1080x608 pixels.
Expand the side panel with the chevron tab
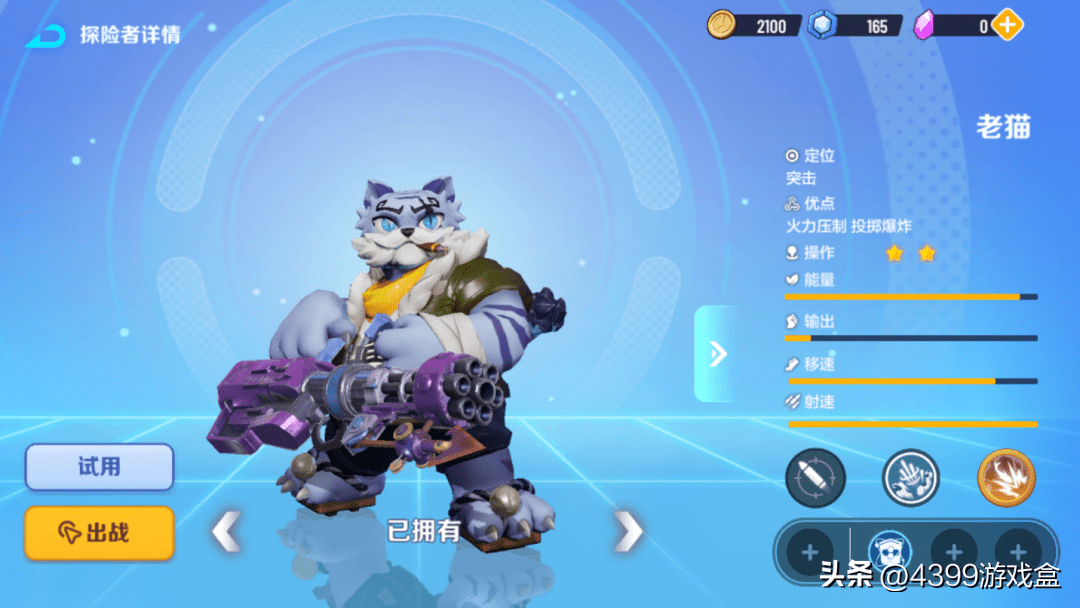click(x=716, y=353)
